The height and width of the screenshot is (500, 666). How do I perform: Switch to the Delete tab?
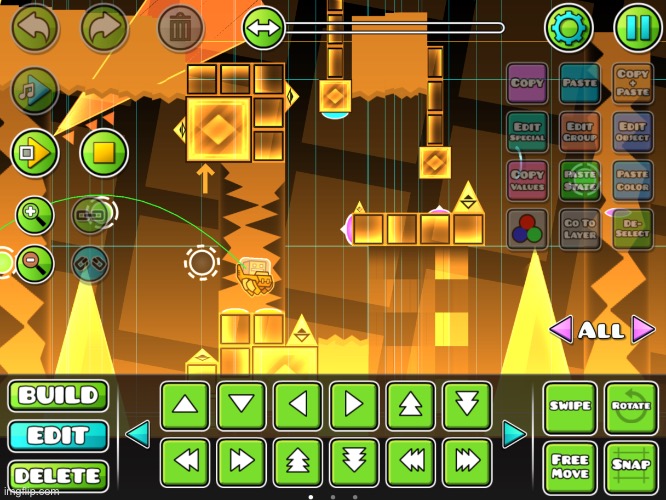pyautogui.click(x=58, y=476)
